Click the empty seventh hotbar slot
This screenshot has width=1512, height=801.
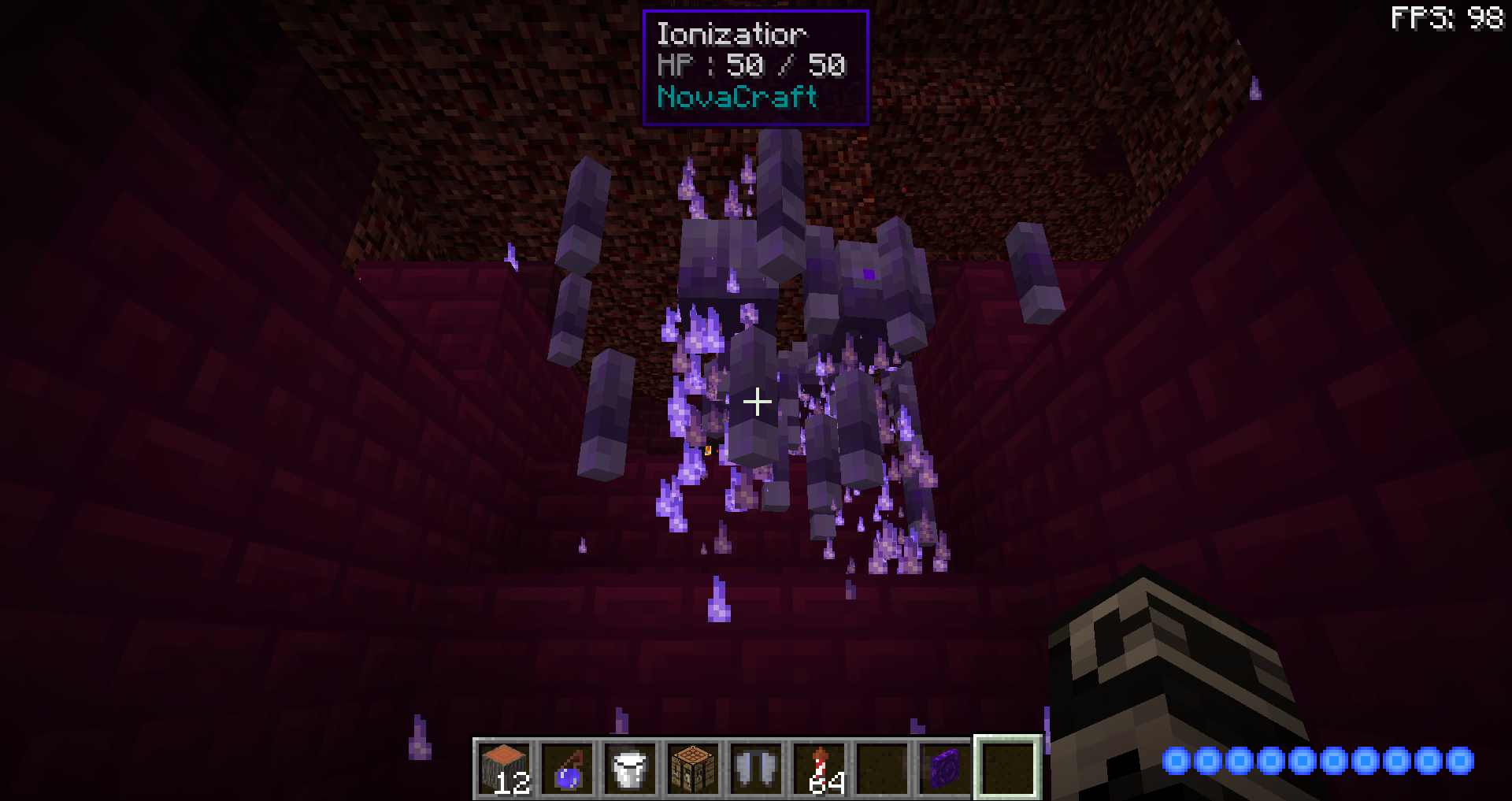click(880, 768)
